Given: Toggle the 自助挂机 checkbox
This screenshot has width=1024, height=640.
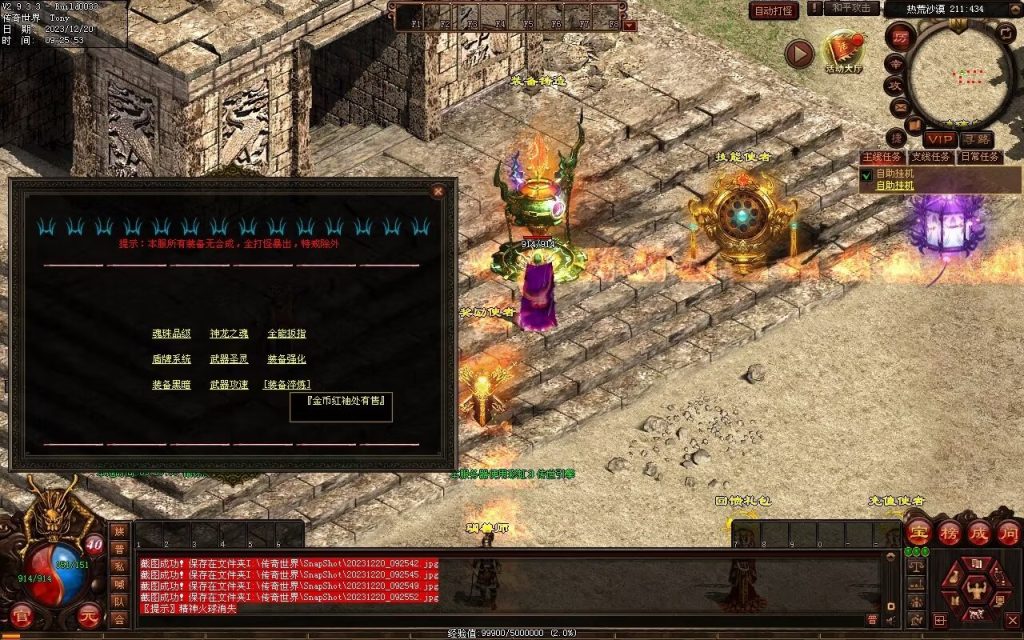Looking at the screenshot, I should pos(867,175).
